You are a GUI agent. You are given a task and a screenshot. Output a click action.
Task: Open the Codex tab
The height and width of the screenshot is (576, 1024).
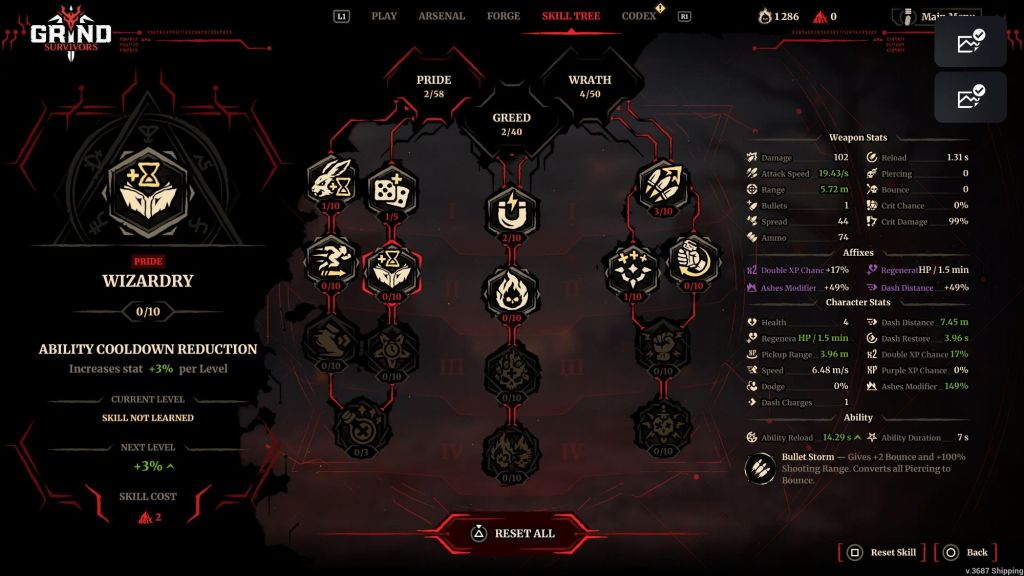point(638,16)
